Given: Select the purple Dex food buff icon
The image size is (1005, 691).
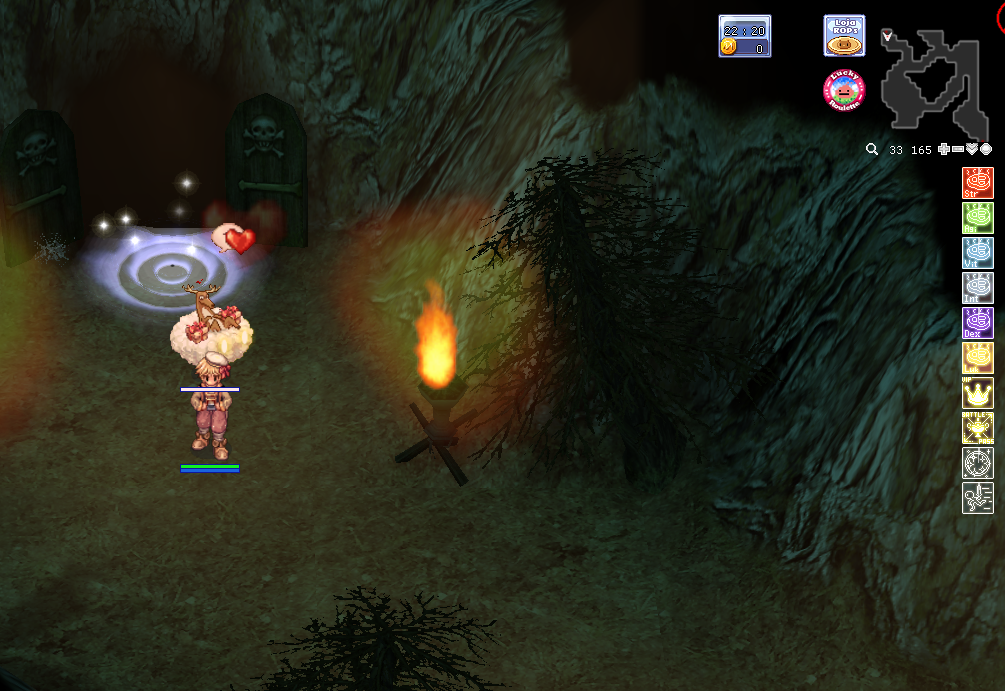Looking at the screenshot, I should 977,323.
